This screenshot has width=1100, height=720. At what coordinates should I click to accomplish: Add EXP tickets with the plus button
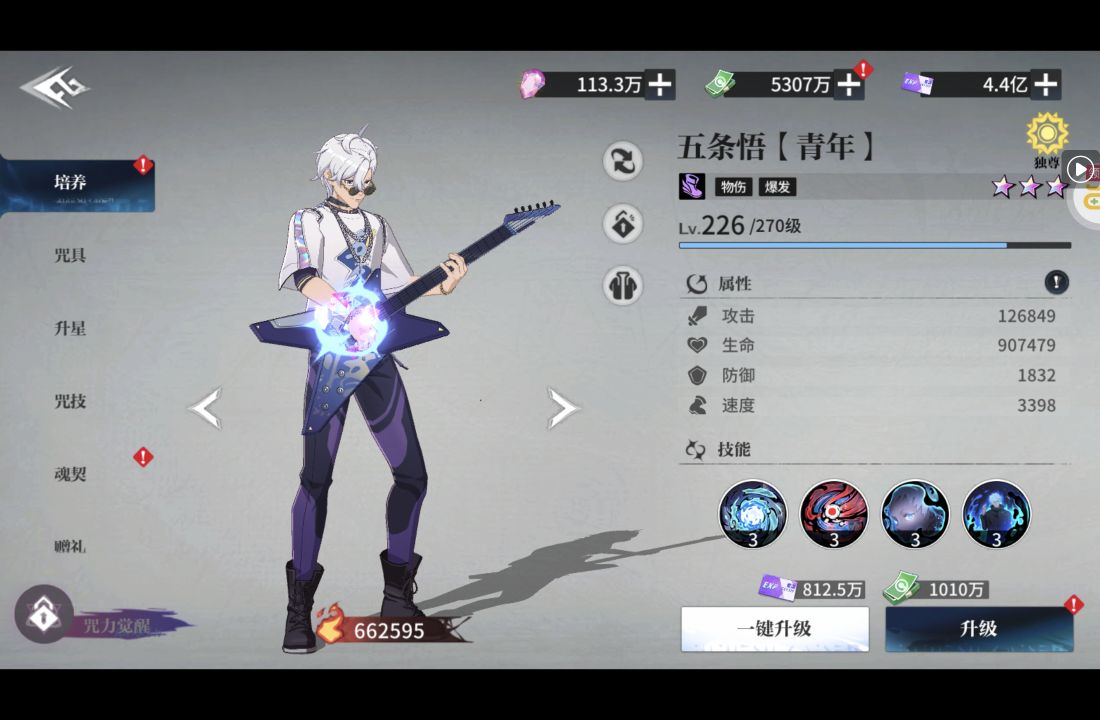[x=1045, y=85]
